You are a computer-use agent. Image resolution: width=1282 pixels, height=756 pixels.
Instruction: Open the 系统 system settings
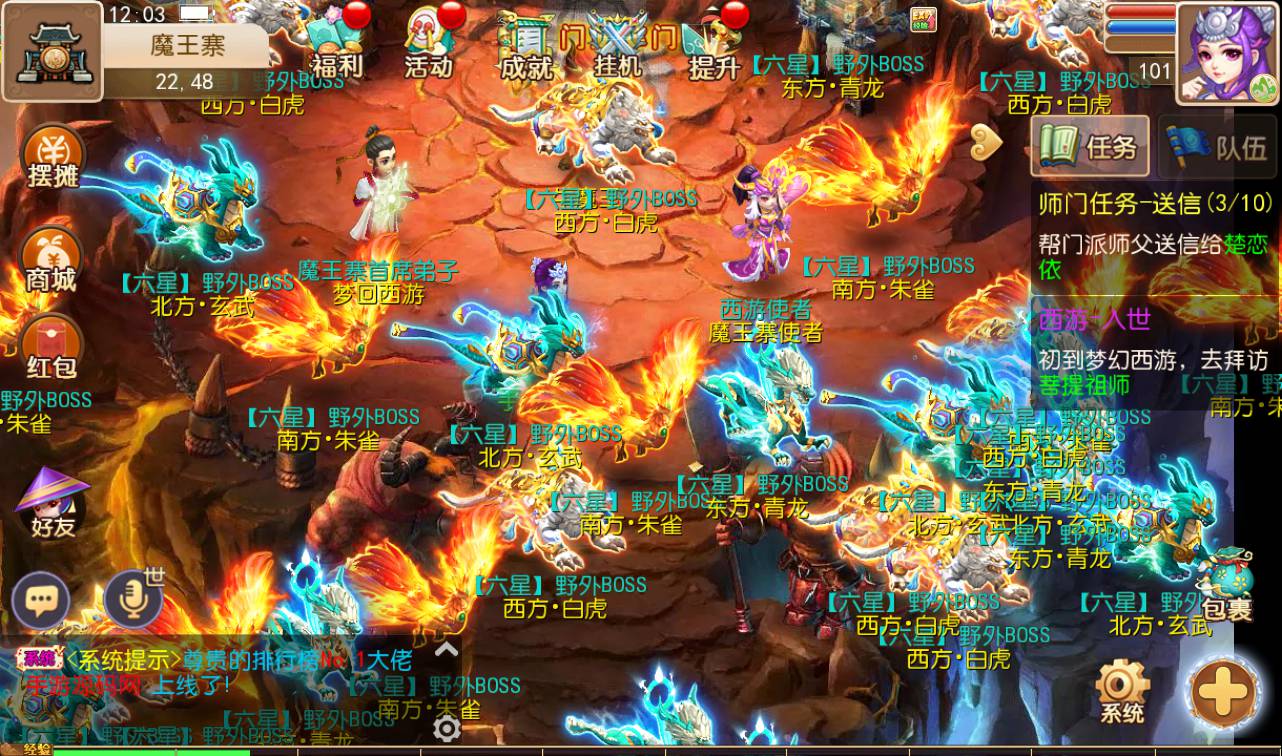coord(1122,691)
